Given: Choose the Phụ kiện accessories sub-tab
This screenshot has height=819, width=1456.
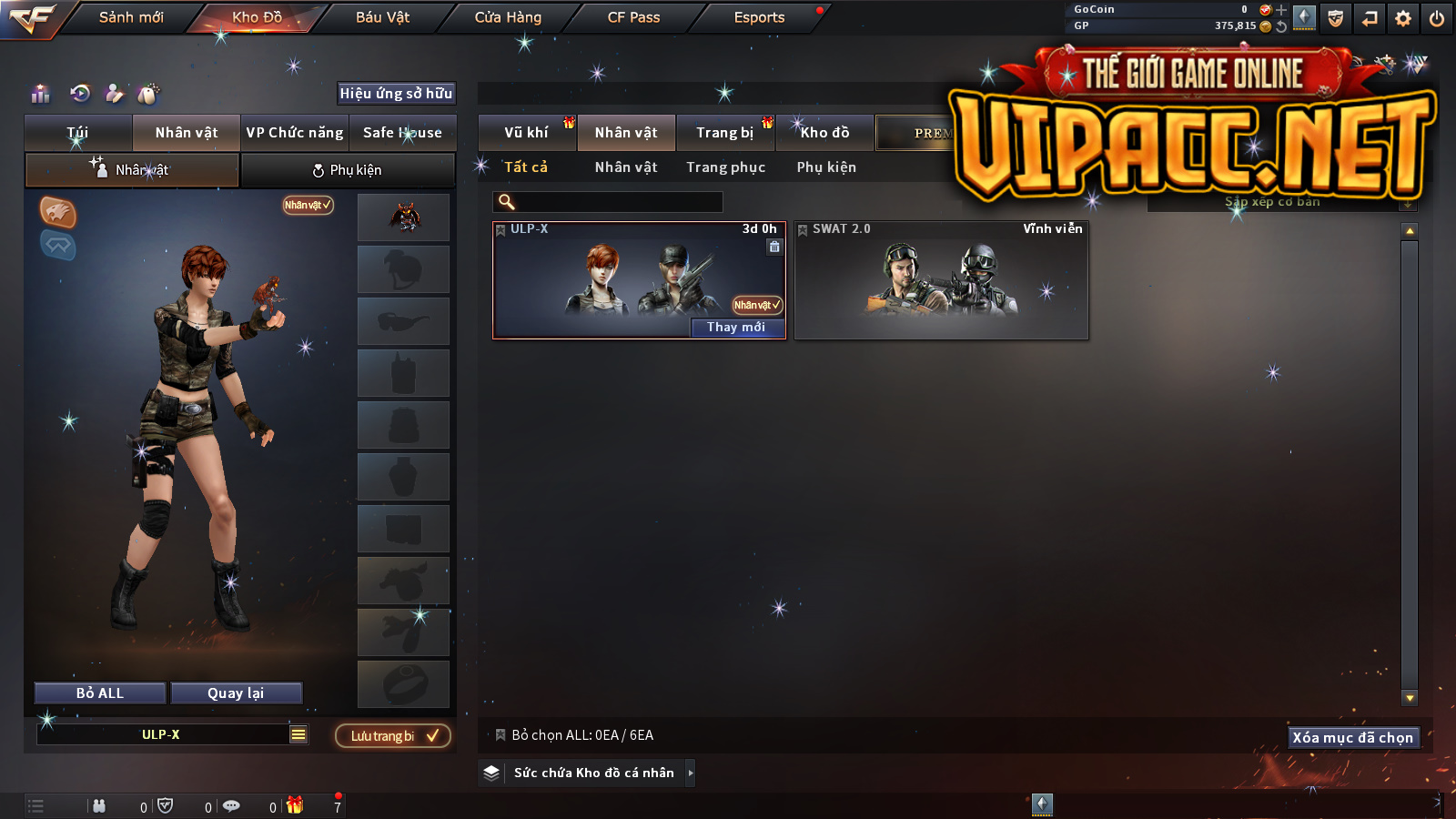Looking at the screenshot, I should point(348,170).
